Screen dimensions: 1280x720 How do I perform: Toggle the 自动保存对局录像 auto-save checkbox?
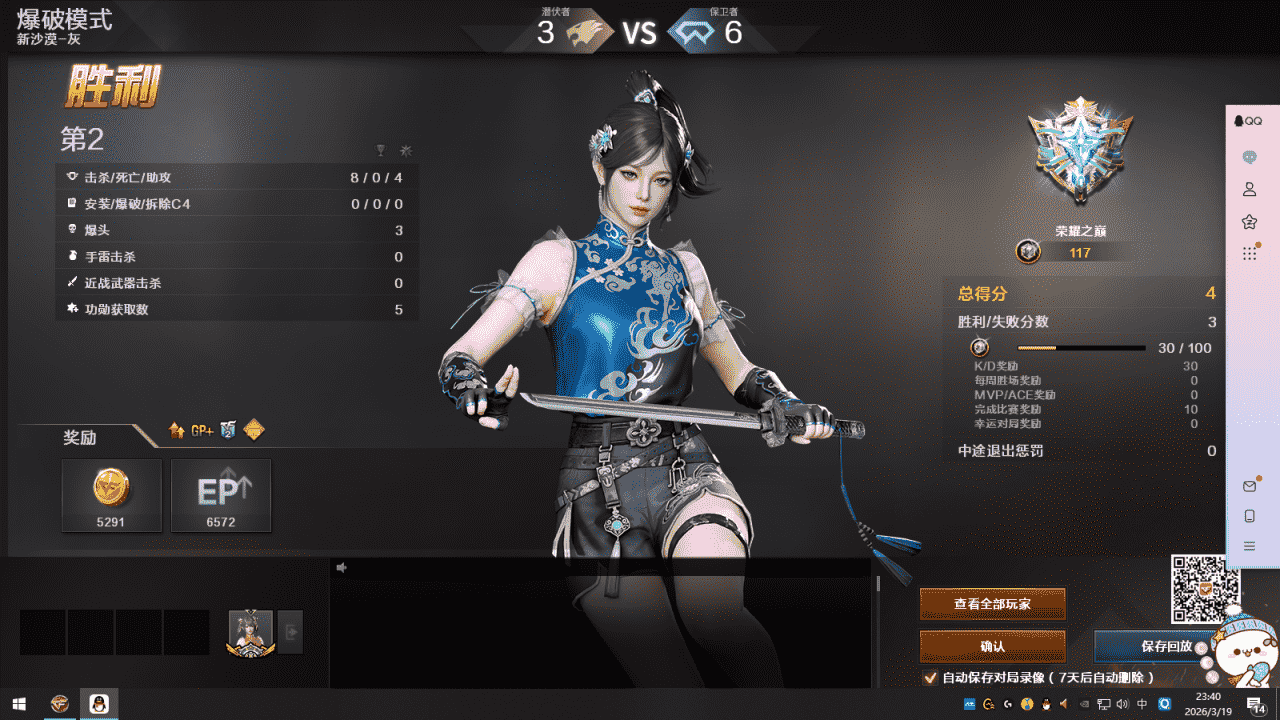pos(930,677)
